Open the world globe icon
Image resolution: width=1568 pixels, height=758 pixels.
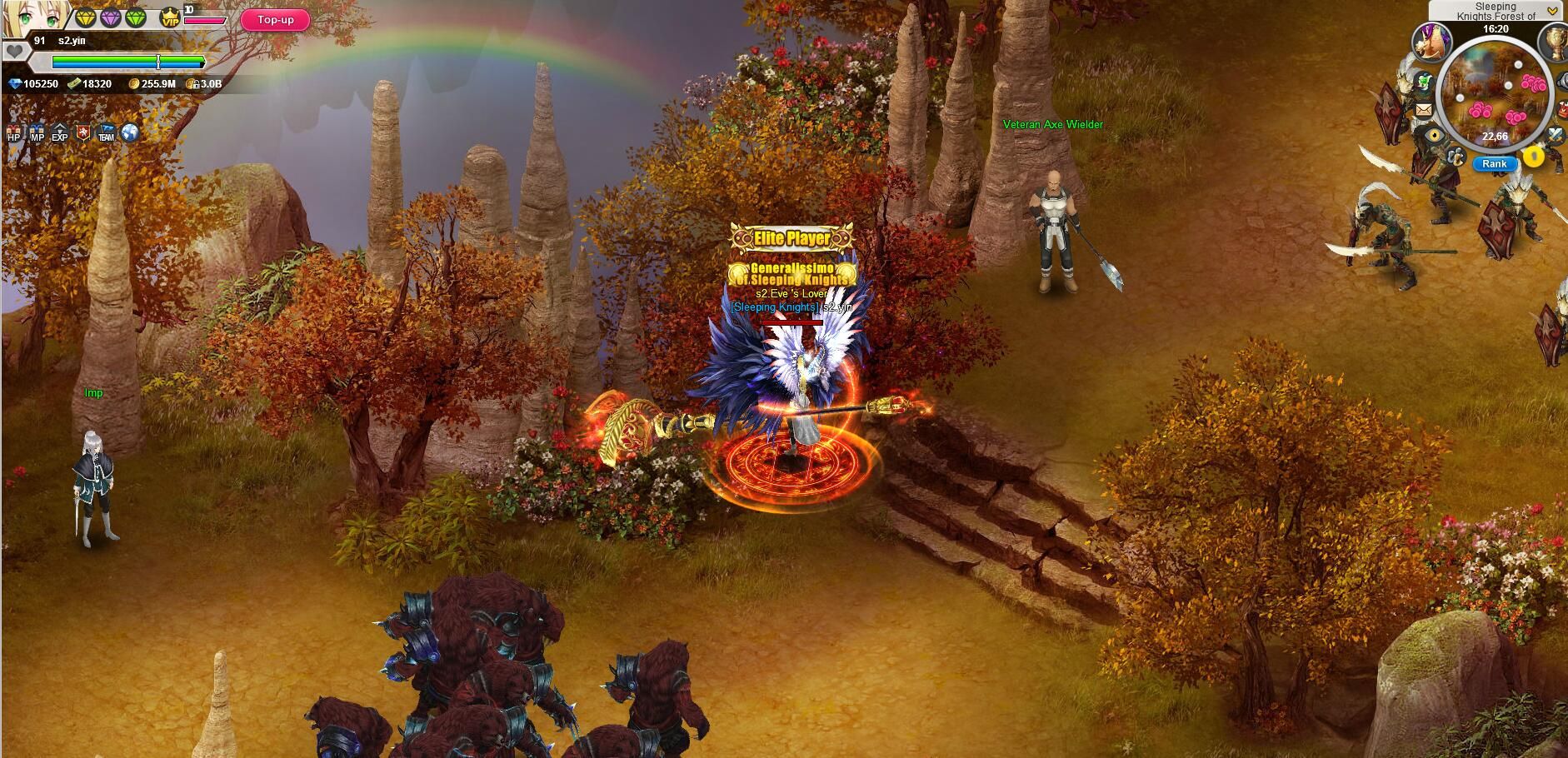(x=129, y=133)
